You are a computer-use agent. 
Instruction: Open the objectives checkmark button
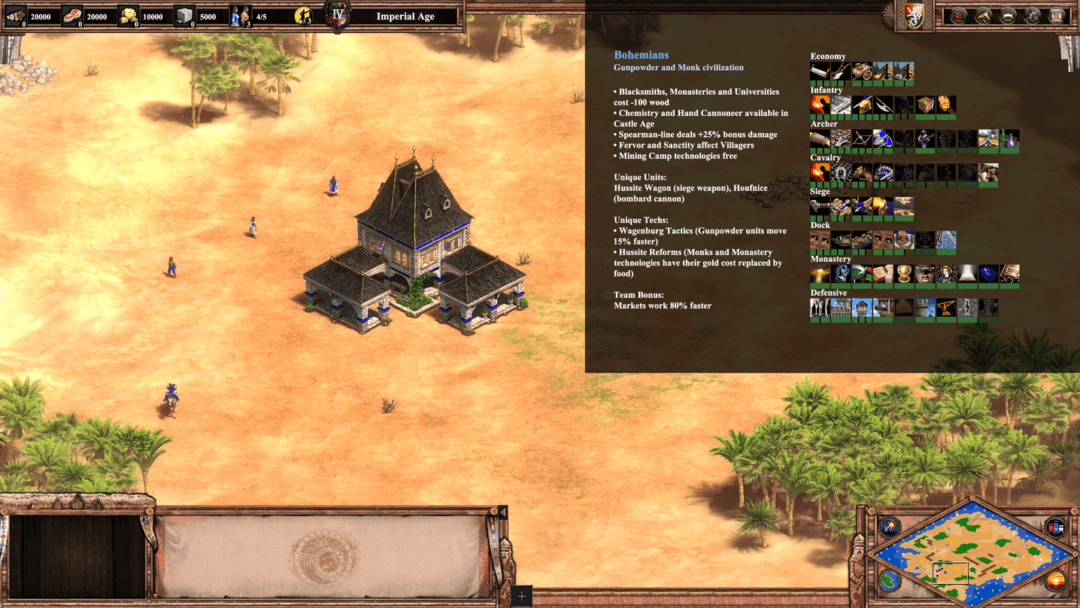[958, 15]
